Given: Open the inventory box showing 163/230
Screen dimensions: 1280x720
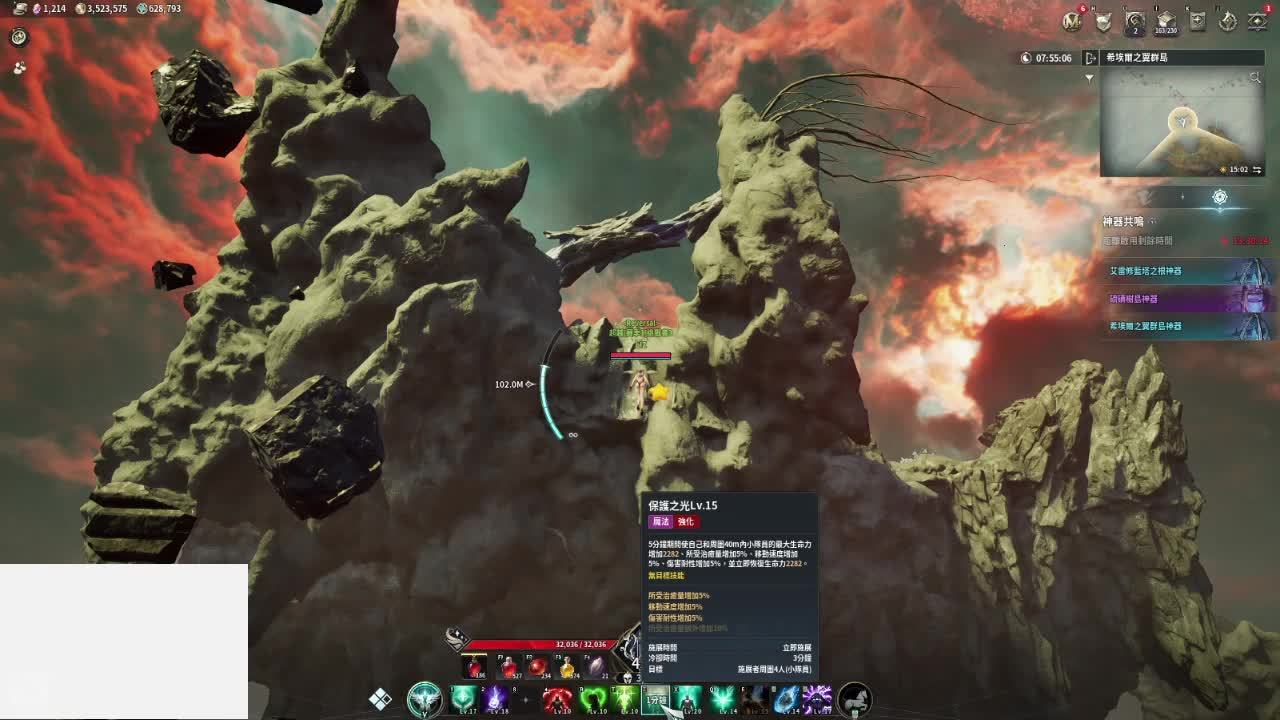Looking at the screenshot, I should coord(1166,20).
